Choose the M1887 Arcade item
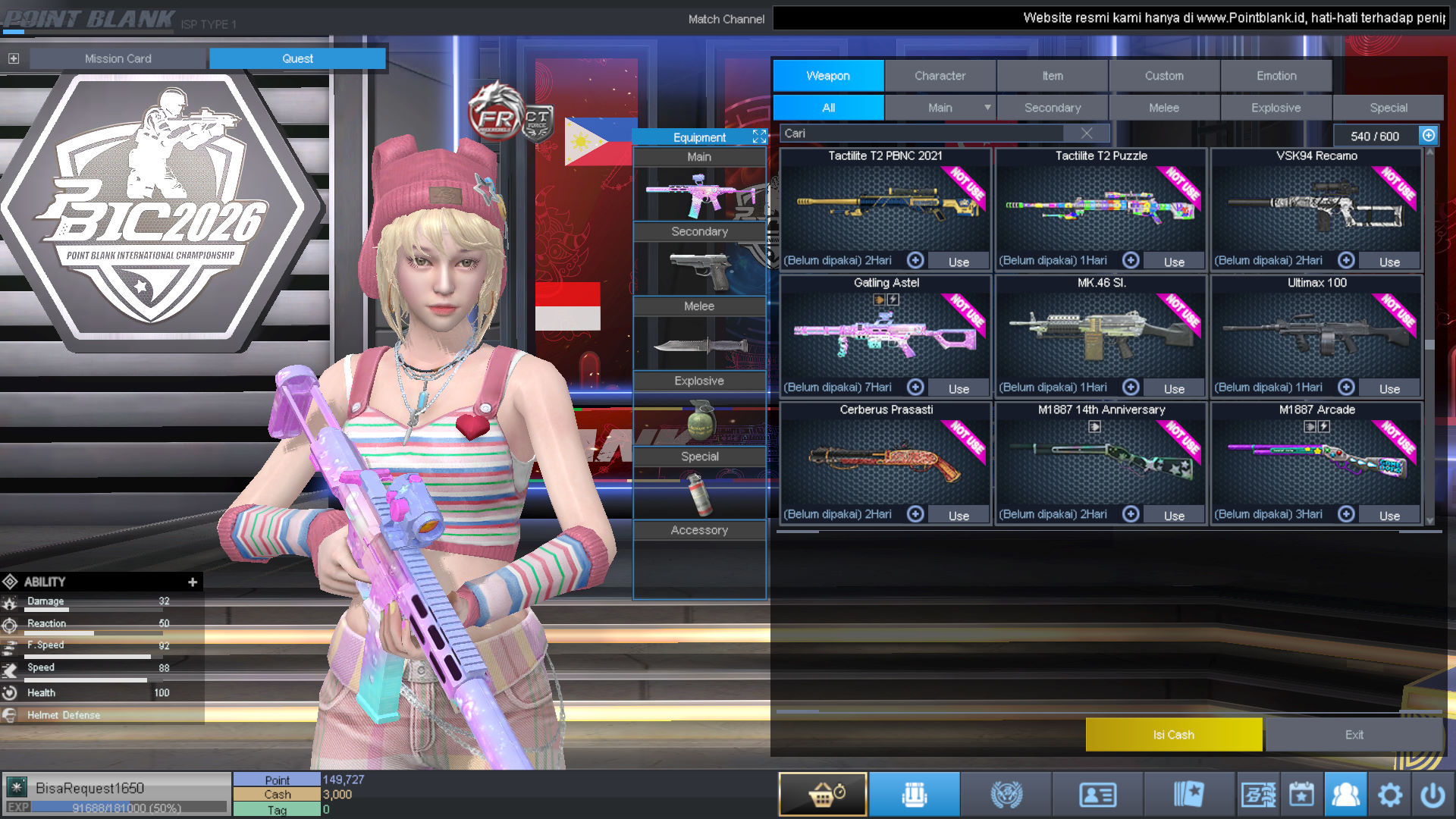This screenshot has height=819, width=1456. pyautogui.click(x=1316, y=461)
